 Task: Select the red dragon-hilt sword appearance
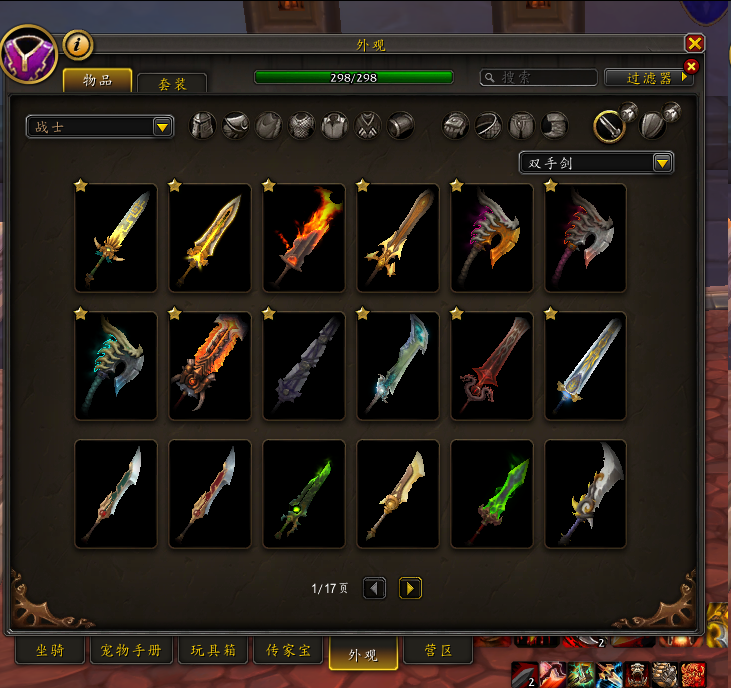(x=492, y=365)
